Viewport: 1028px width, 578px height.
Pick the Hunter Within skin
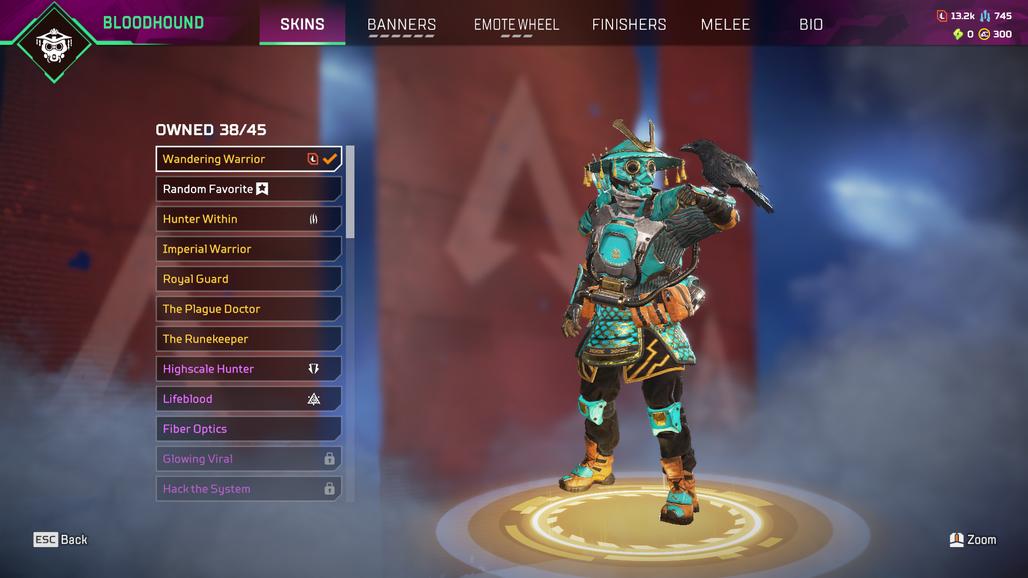point(249,219)
